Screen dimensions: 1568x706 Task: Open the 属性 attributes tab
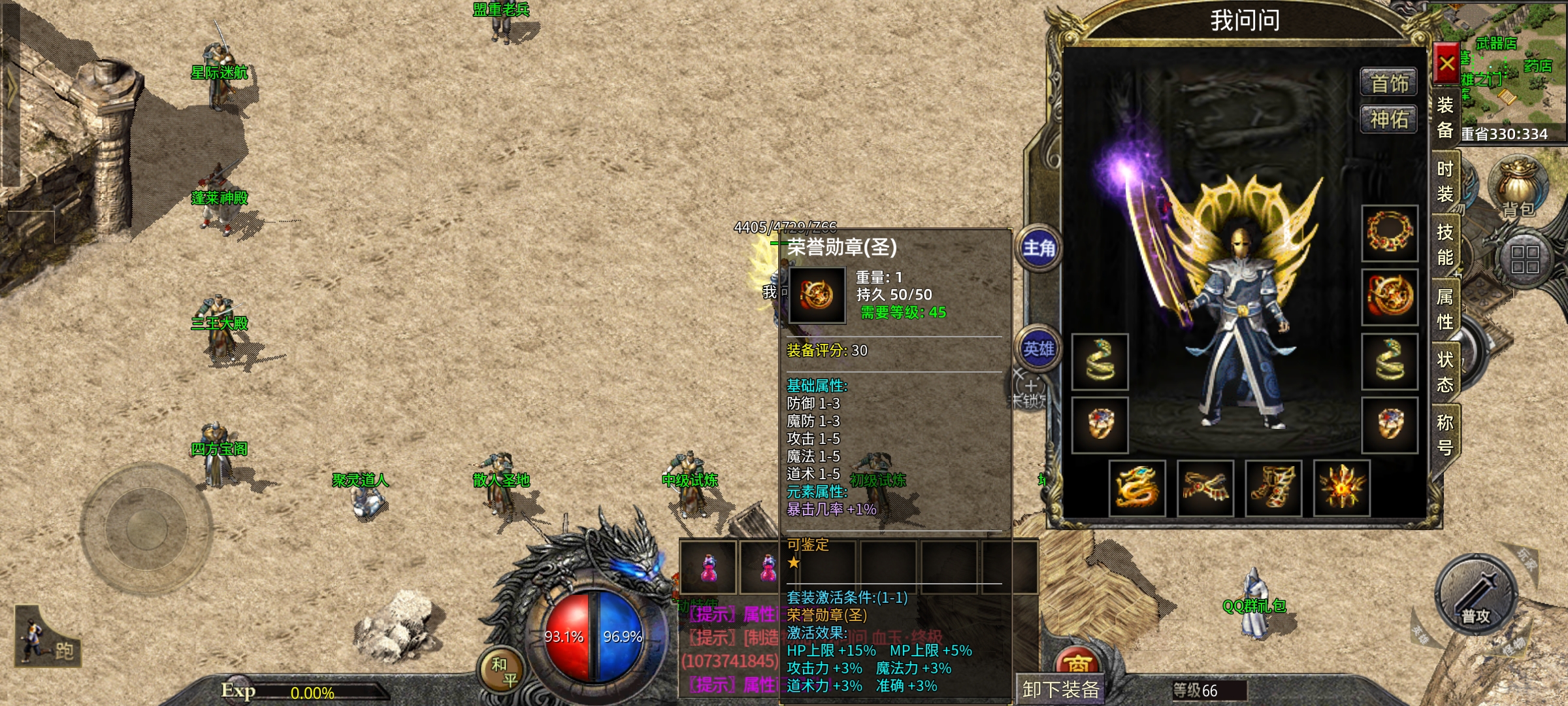[1445, 309]
